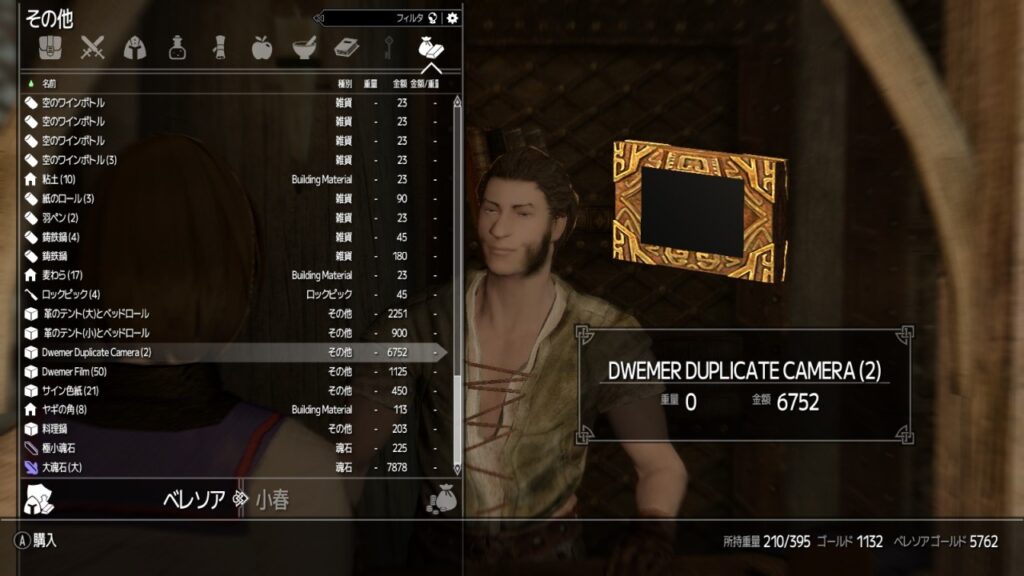Show the armor helmet category

pyautogui.click(x=135, y=47)
